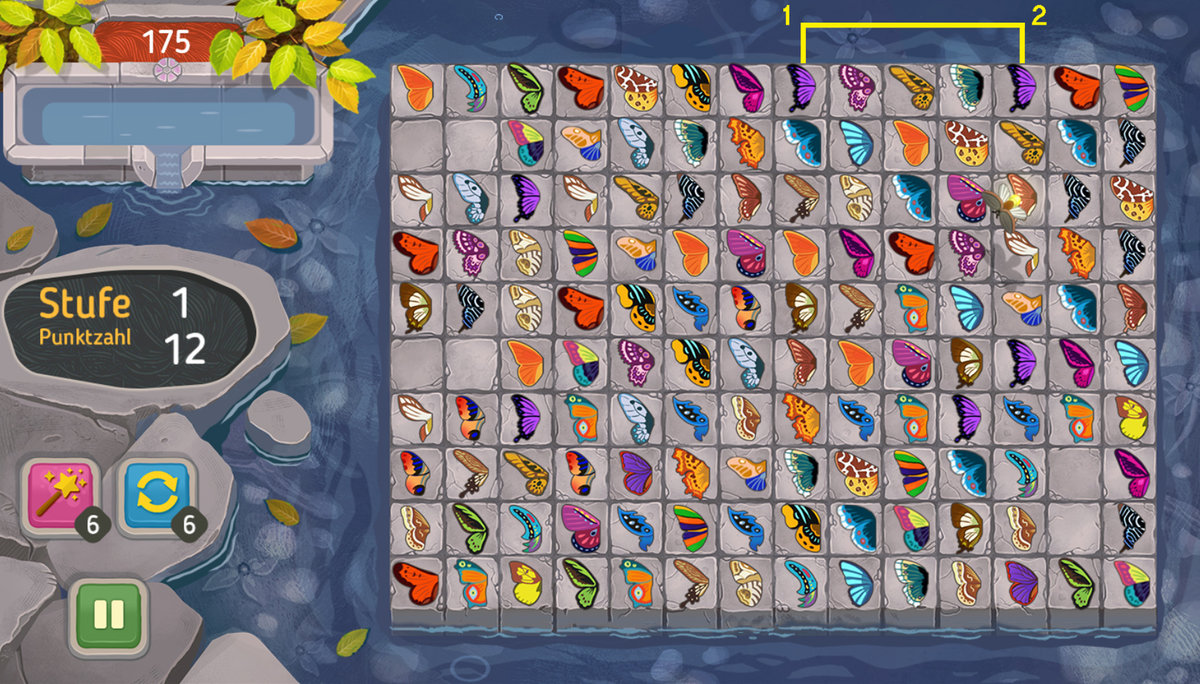
Task: Pick the purple wing tile marked 2
Action: [1021, 89]
